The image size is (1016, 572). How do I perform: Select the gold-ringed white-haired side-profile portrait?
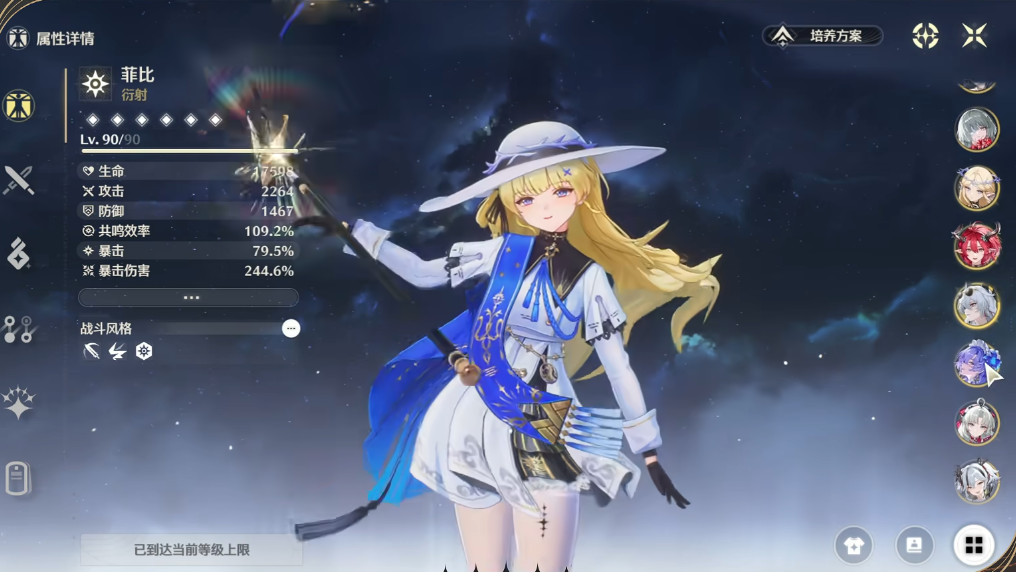[x=977, y=305]
